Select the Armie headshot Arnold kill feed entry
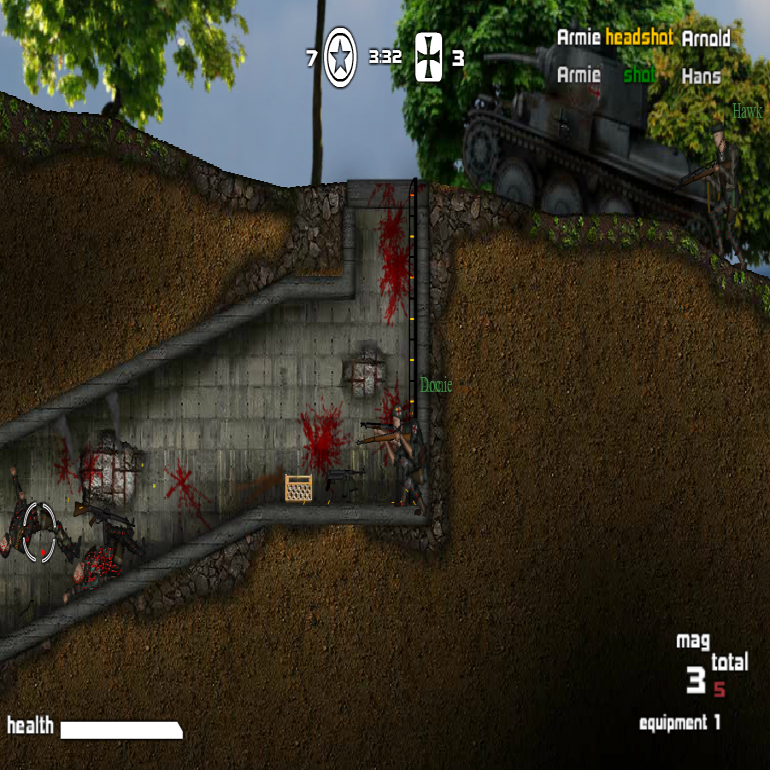This screenshot has height=770, width=770. click(643, 38)
